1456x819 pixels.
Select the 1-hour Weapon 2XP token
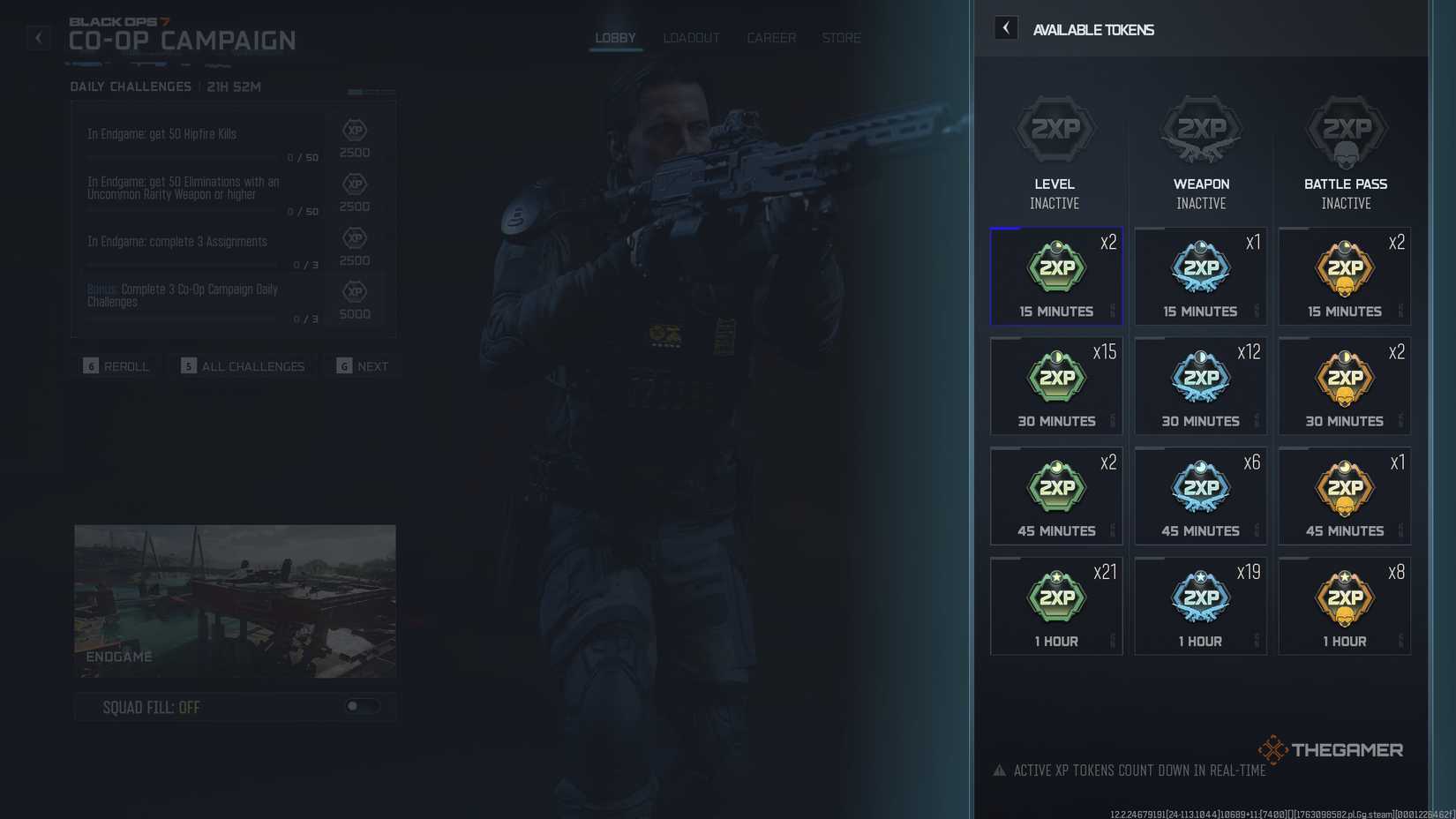(x=1200, y=606)
